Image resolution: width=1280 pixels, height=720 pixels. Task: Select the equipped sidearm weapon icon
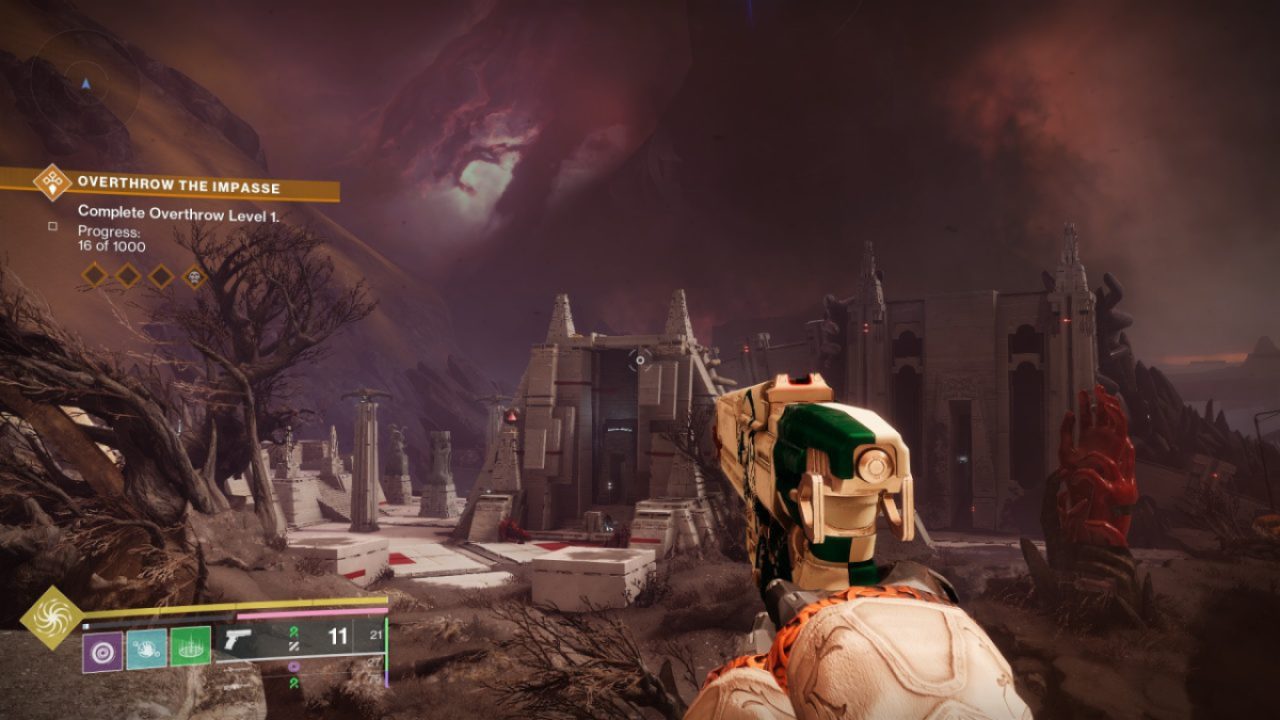pyautogui.click(x=239, y=640)
